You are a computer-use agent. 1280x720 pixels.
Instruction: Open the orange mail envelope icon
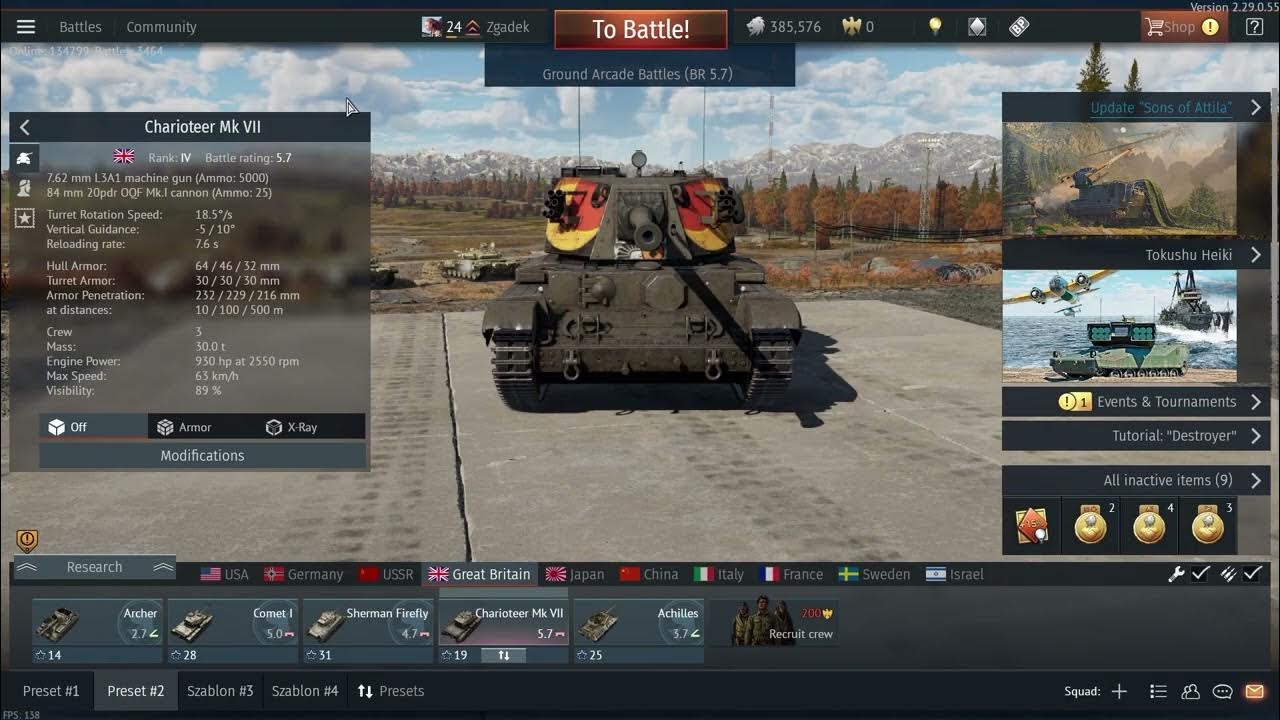pyautogui.click(x=1256, y=690)
